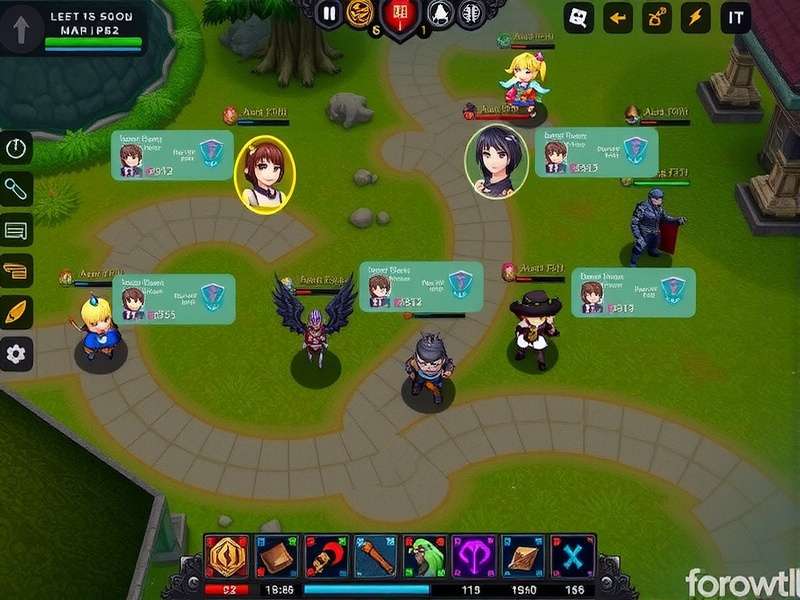The image size is (800, 600).
Task: Activate the blue crossed X ability
Action: point(573,556)
